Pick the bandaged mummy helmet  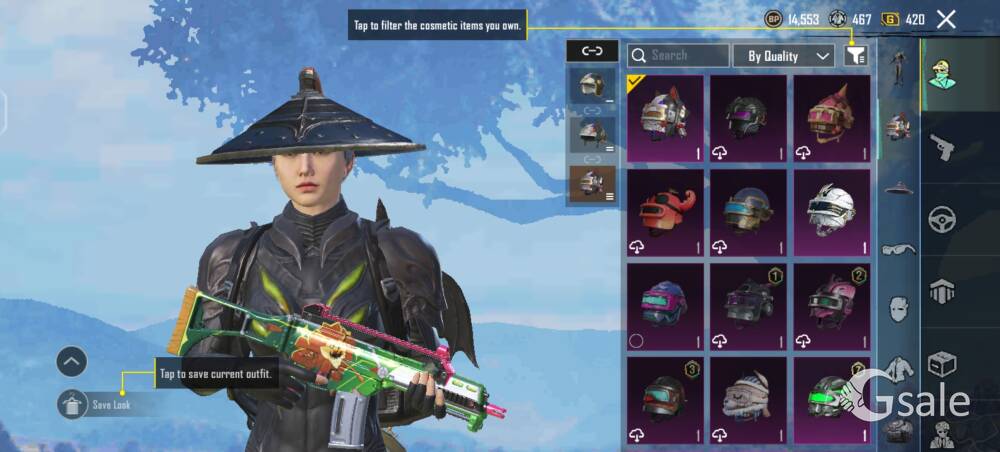(749, 400)
